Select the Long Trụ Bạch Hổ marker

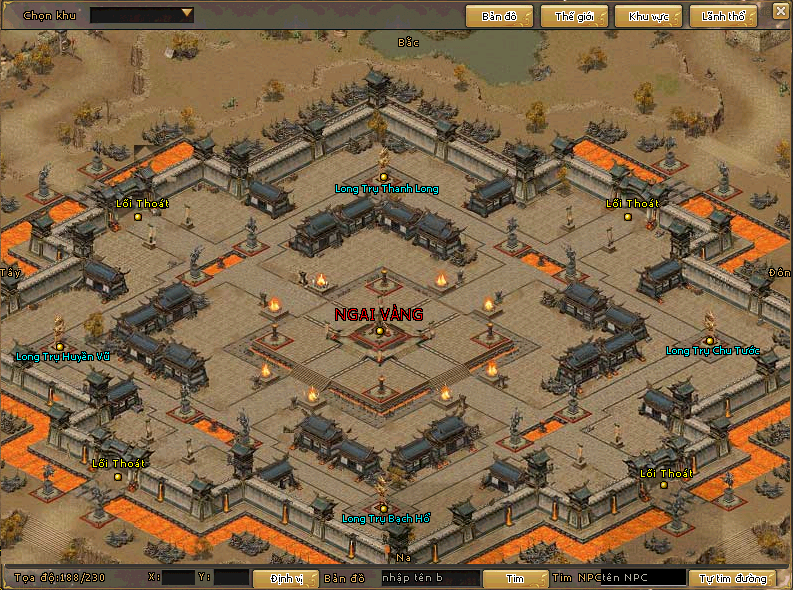point(383,508)
